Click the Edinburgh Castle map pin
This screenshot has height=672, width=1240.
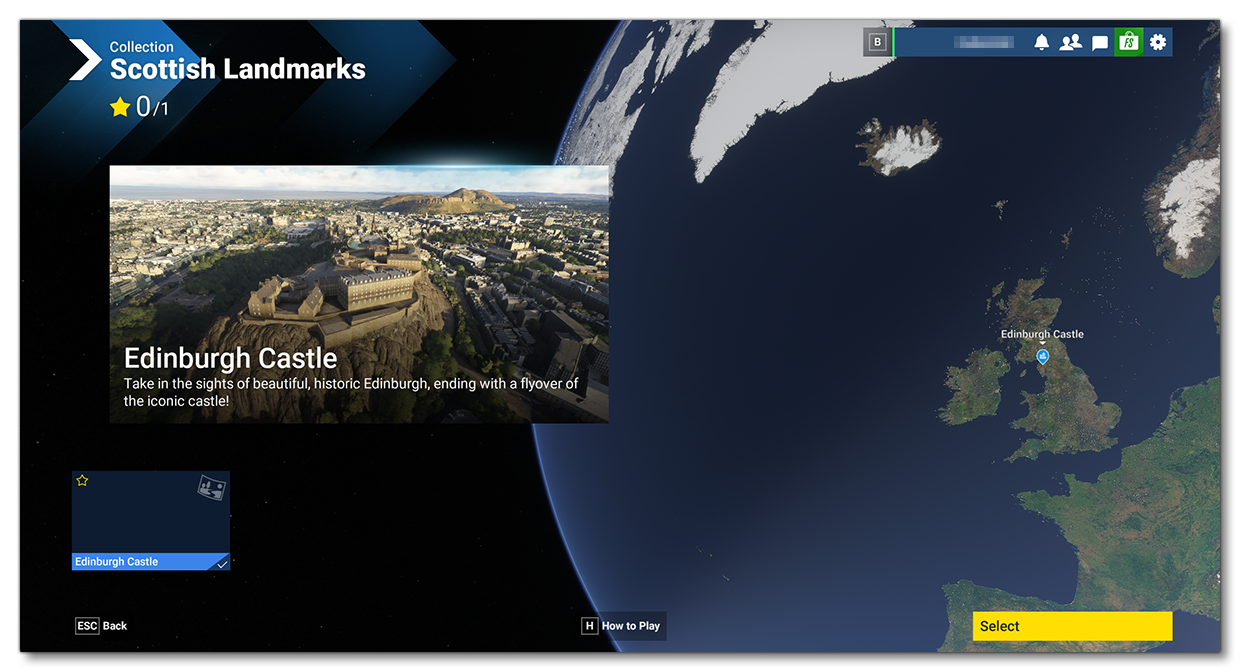tap(1042, 356)
